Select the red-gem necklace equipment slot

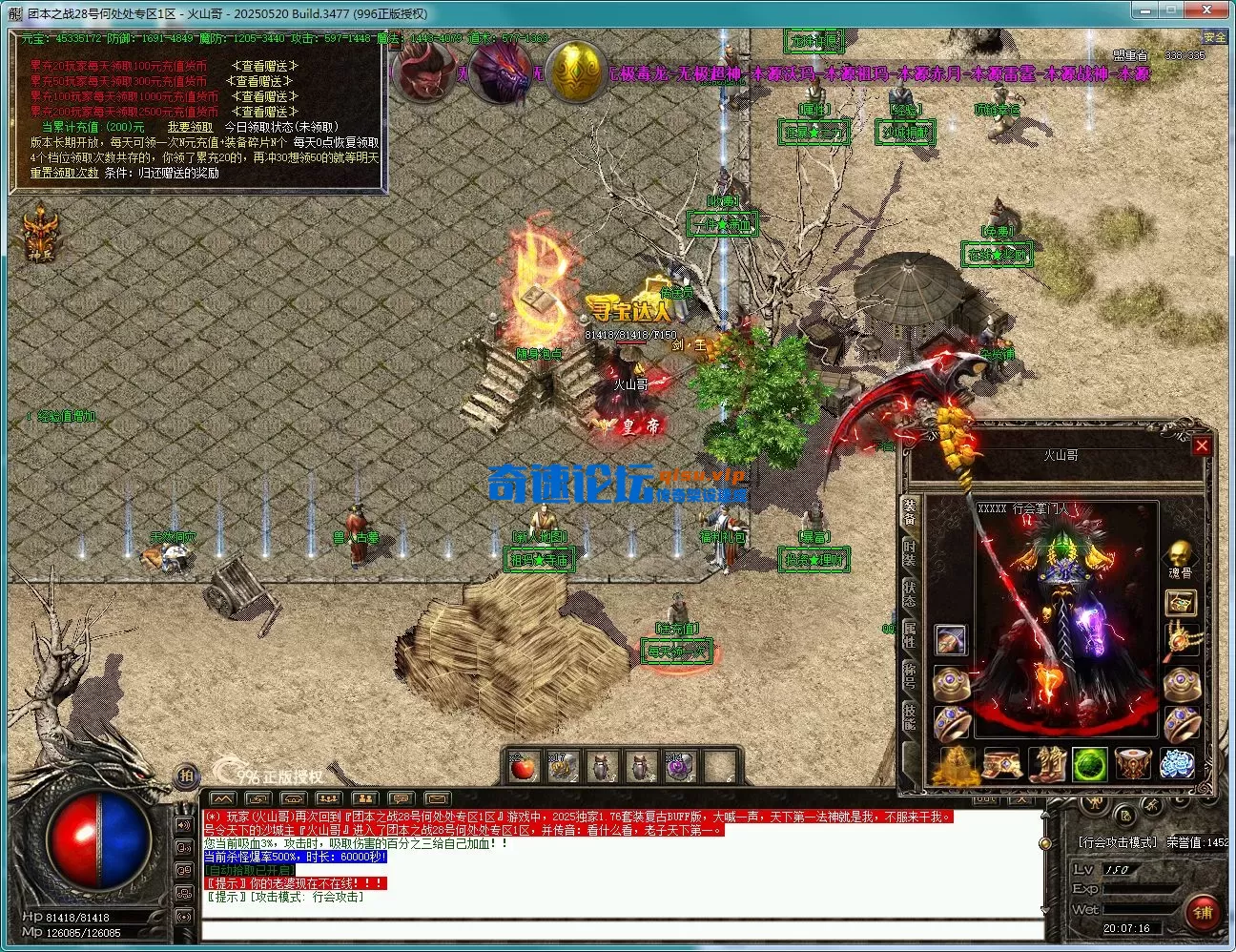pyautogui.click(x=1181, y=637)
